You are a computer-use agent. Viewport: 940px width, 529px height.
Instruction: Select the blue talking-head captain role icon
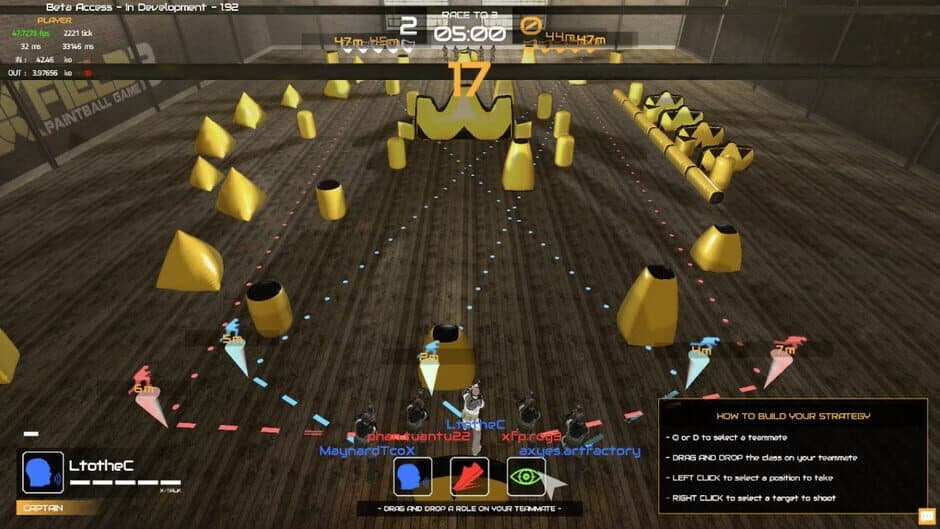click(413, 477)
